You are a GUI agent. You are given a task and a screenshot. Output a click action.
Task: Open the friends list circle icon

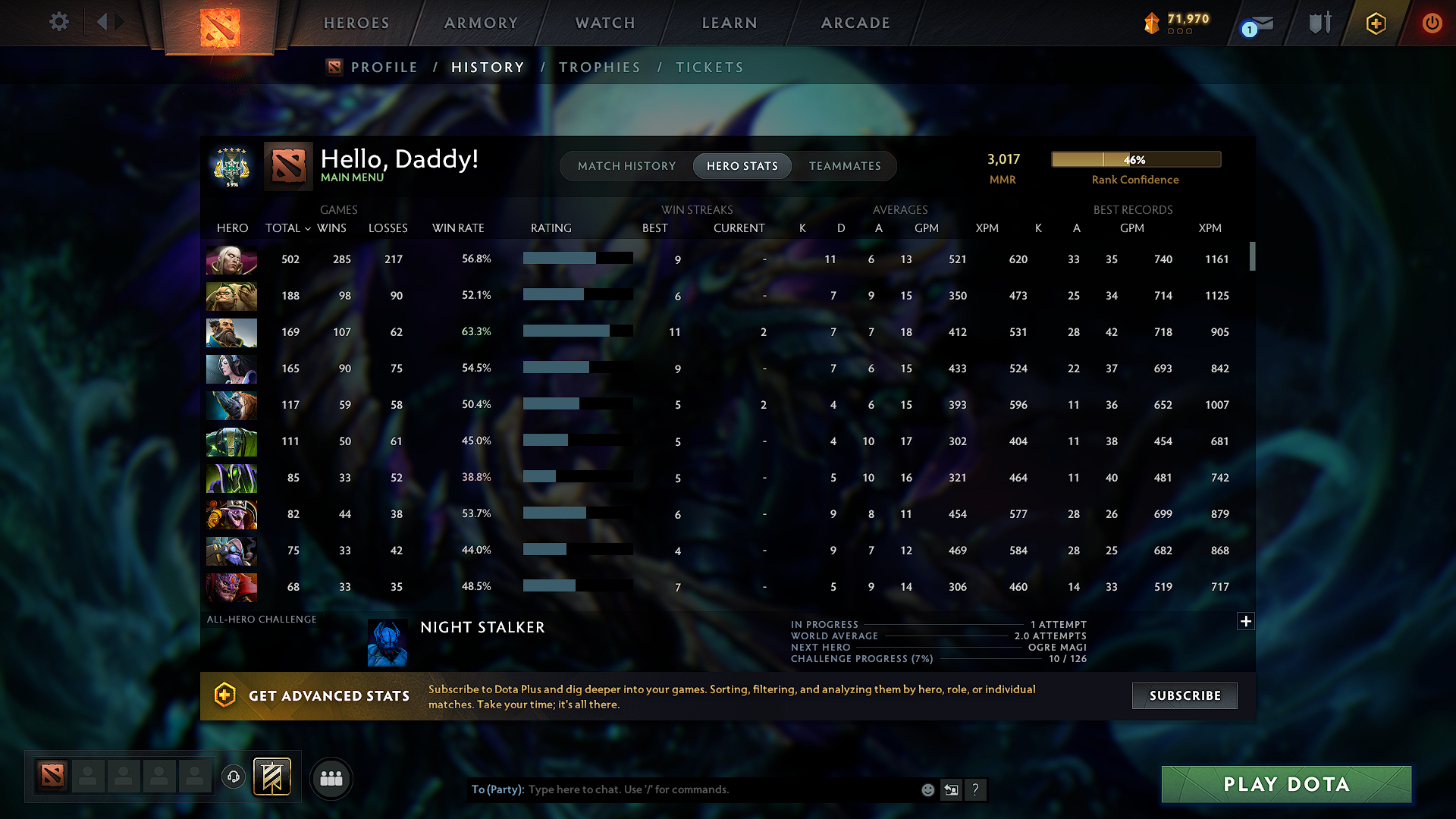331,777
